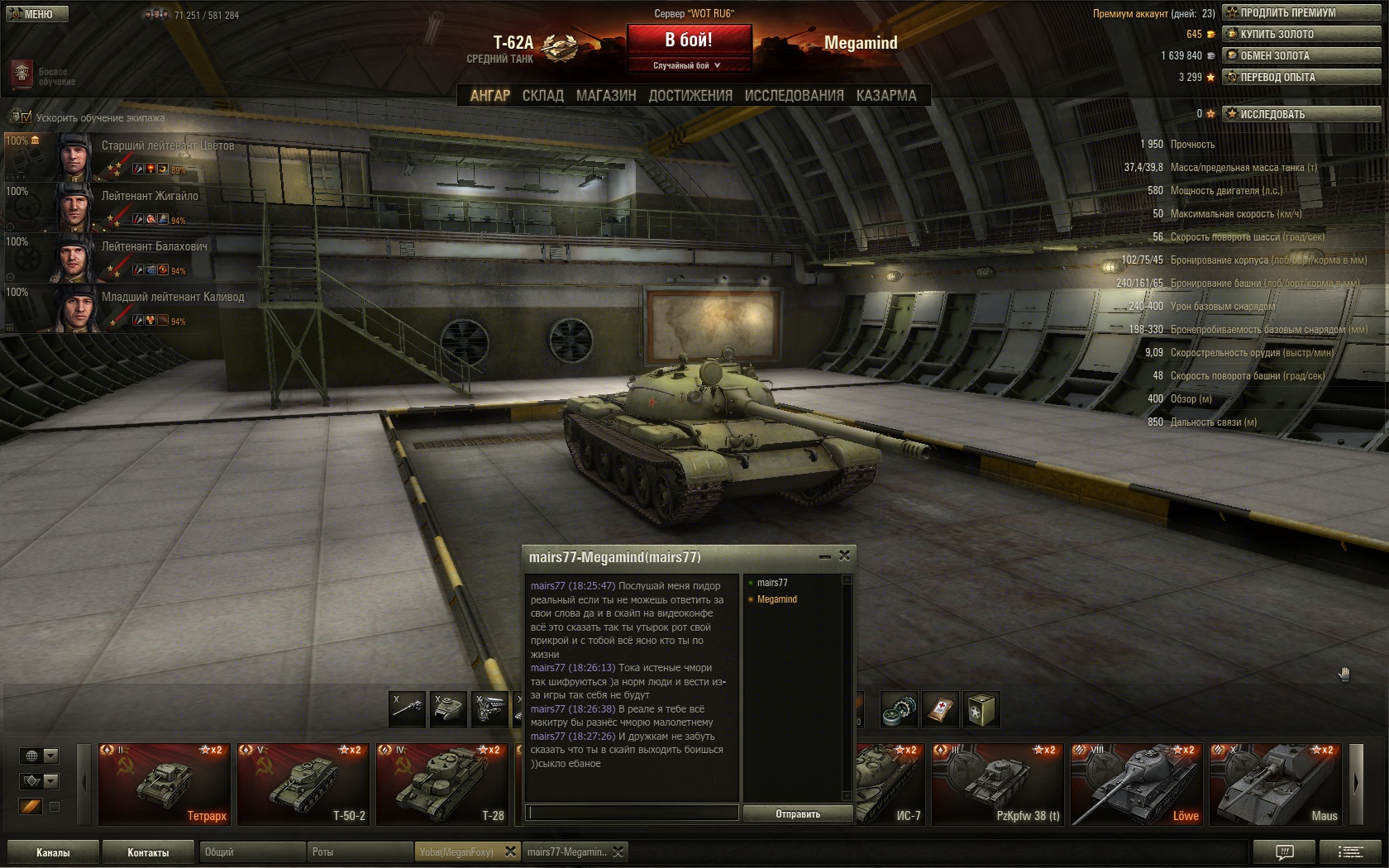This screenshot has height=868, width=1389.
Task: Expand the "Случайный бой" battle type dropdown
Action: 688,65
